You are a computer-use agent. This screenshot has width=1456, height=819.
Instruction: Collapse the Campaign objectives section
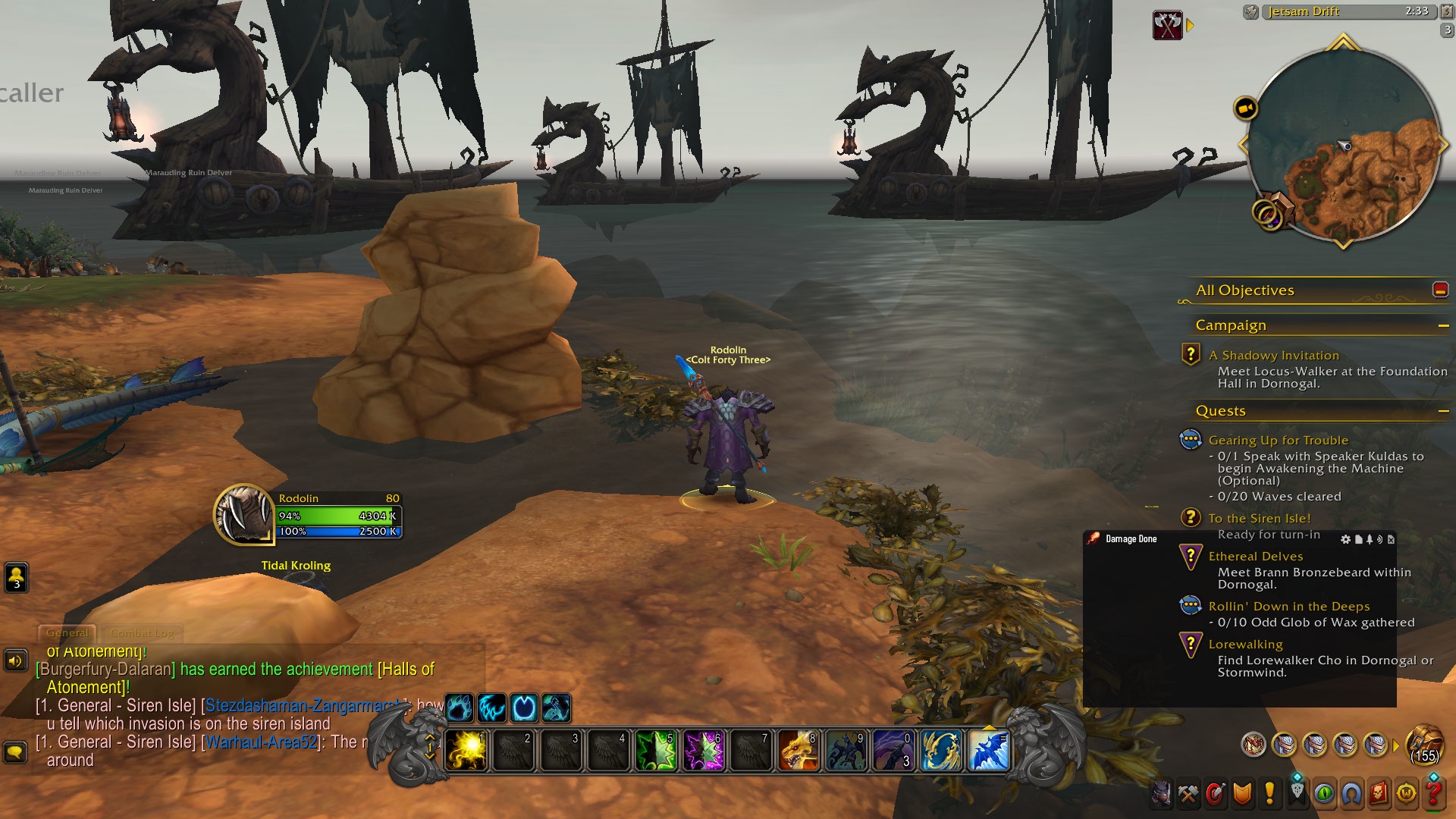coord(1443,325)
